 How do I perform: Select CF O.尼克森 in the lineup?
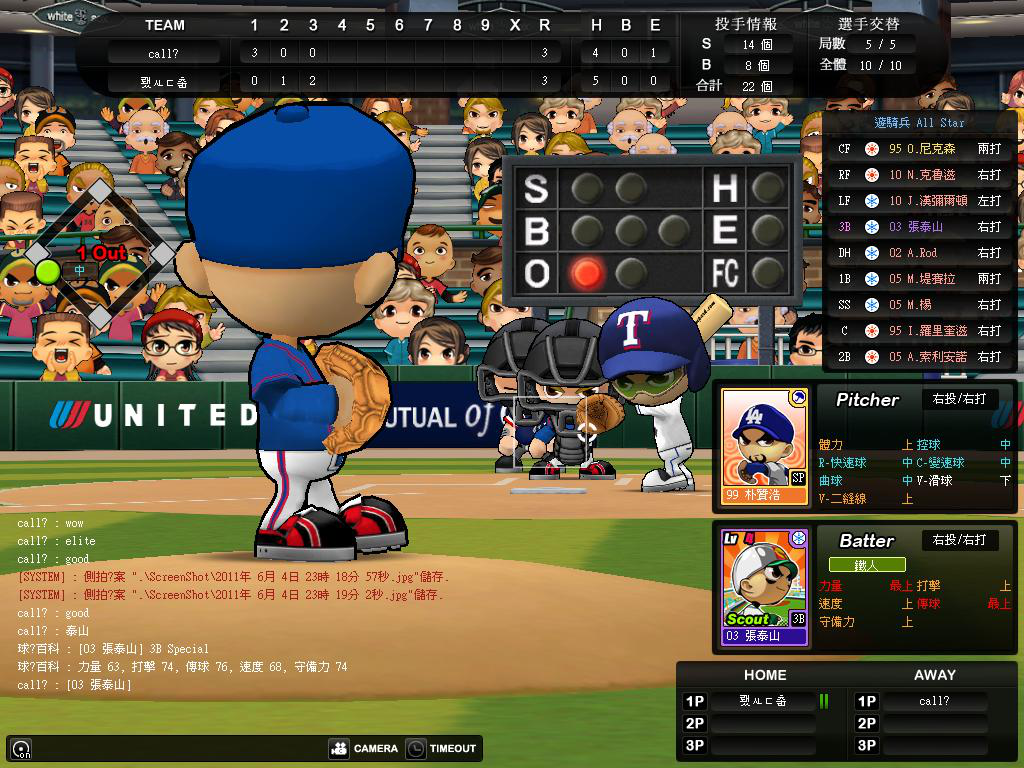920,149
